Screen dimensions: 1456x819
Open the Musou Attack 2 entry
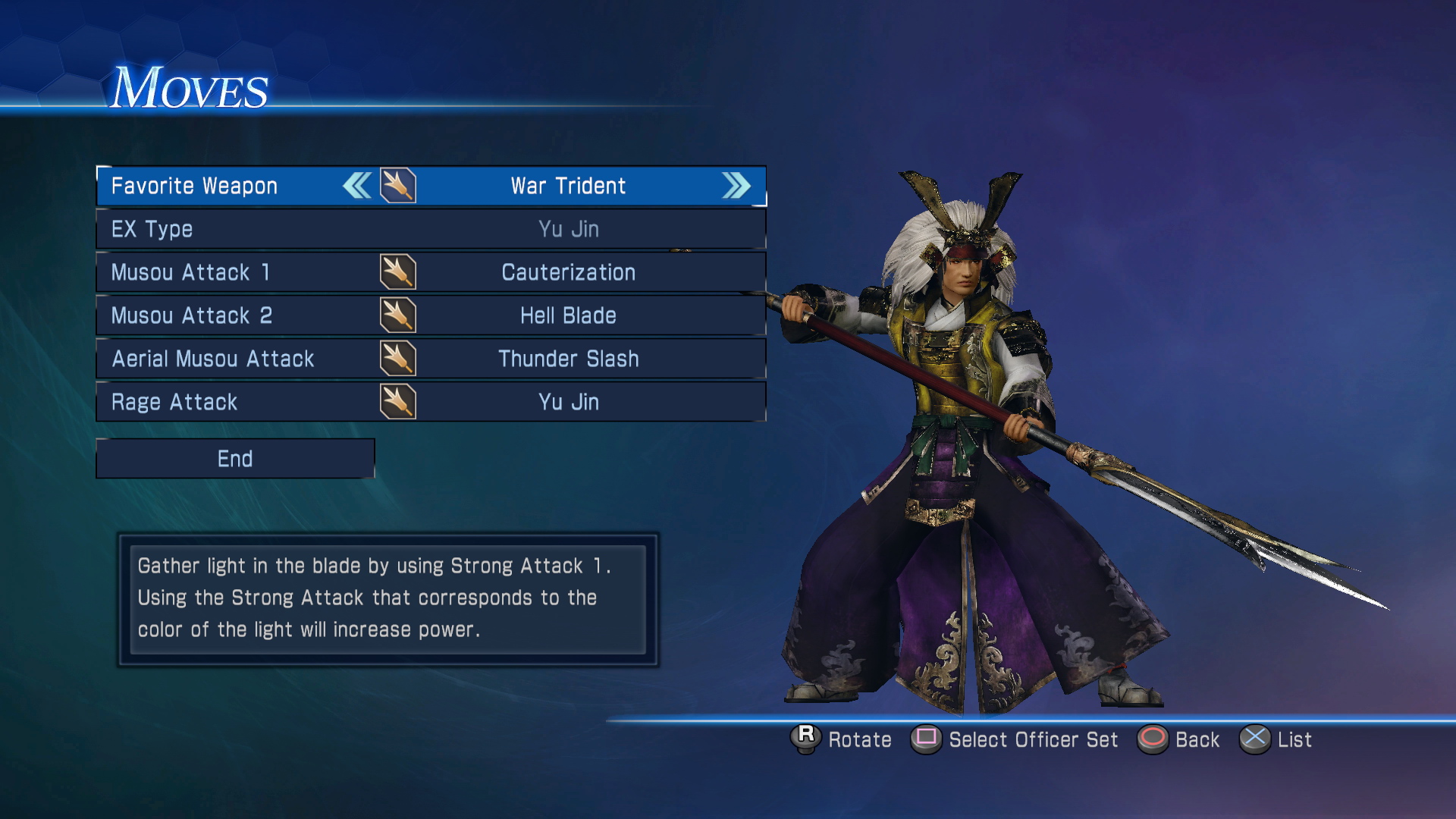click(430, 315)
